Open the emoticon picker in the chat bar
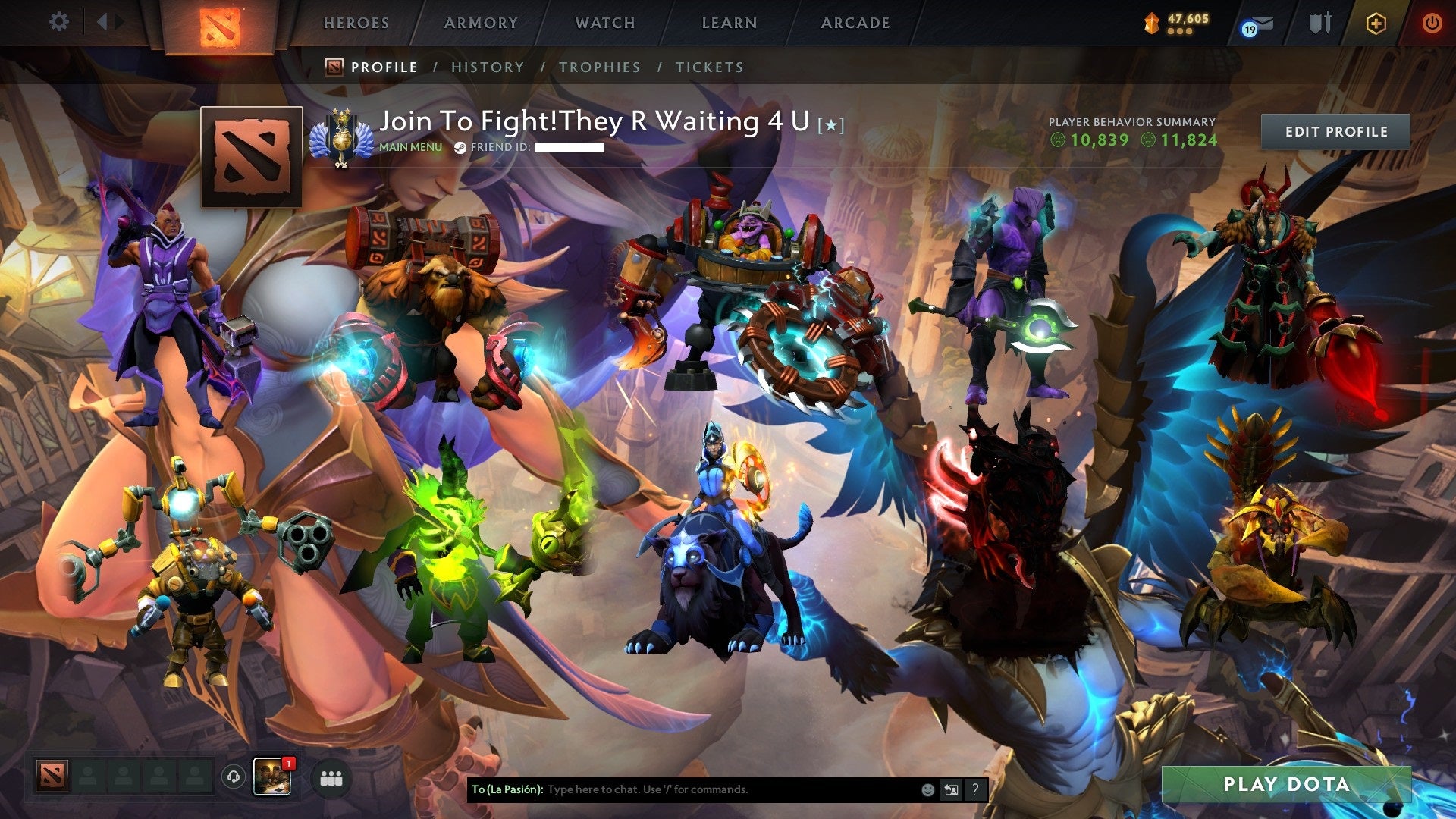Viewport: 1456px width, 819px height. pyautogui.click(x=927, y=790)
